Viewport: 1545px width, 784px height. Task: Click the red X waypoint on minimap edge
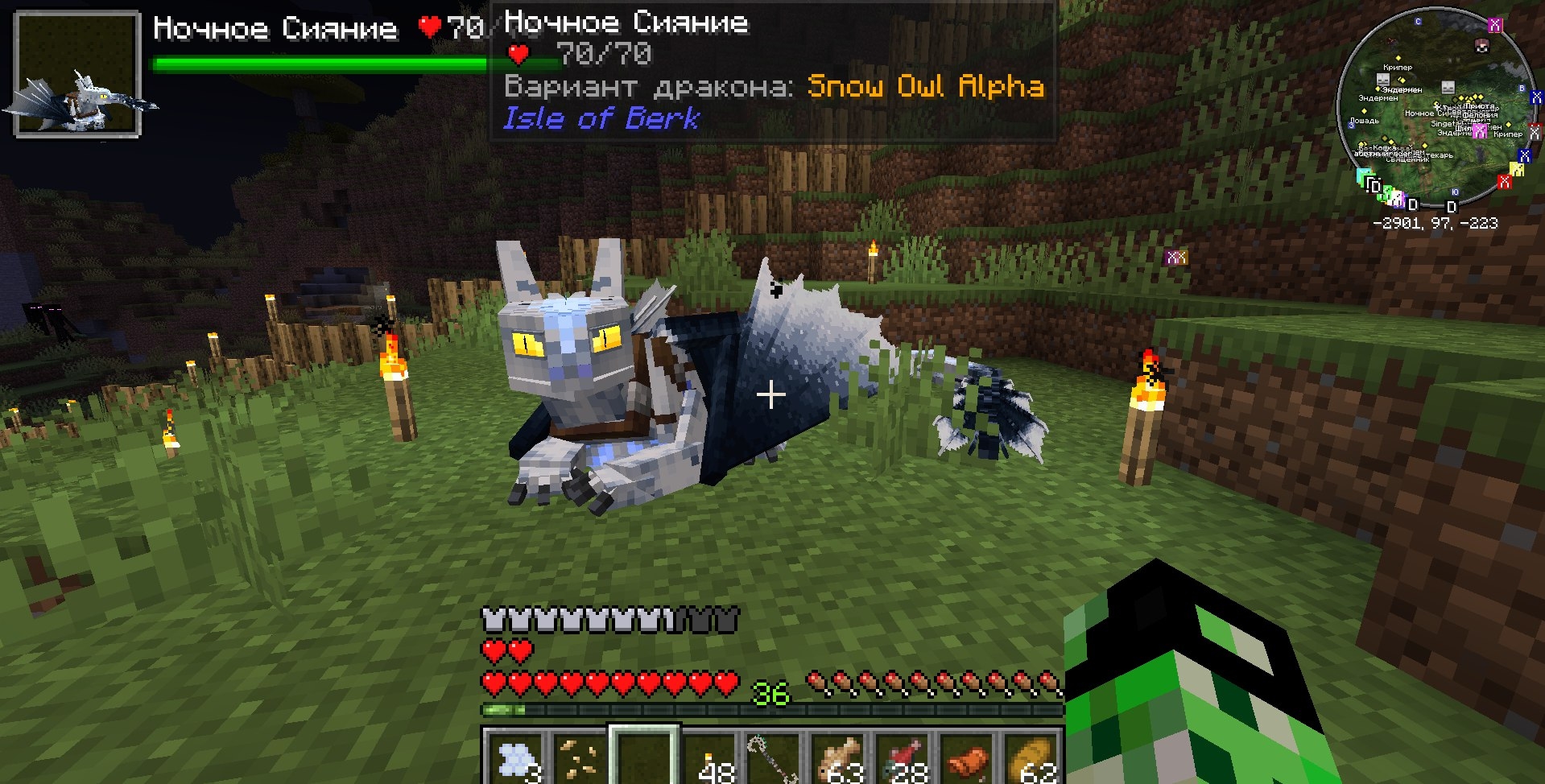pyautogui.click(x=1503, y=182)
